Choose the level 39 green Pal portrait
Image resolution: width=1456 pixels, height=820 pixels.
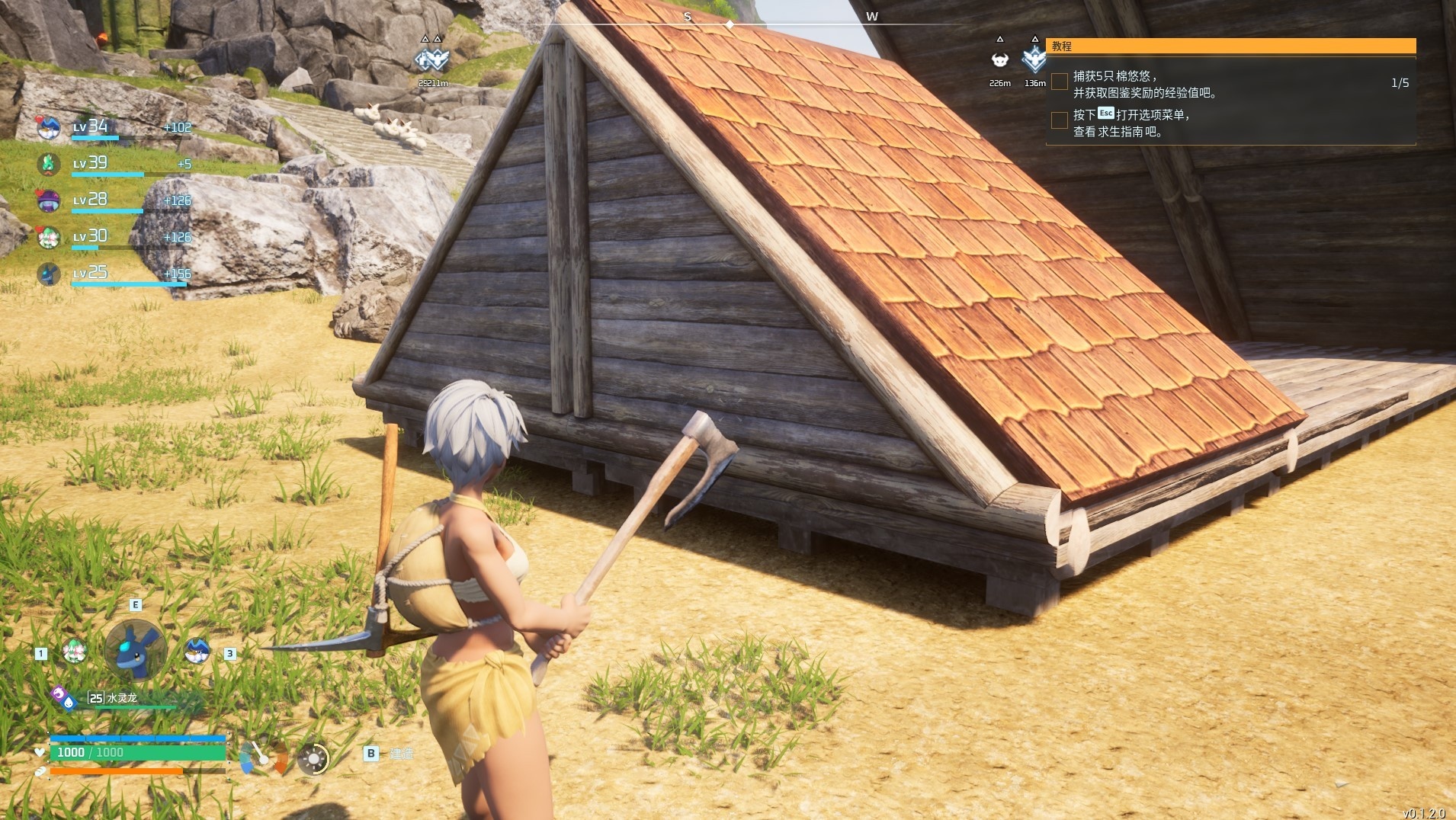(x=48, y=163)
